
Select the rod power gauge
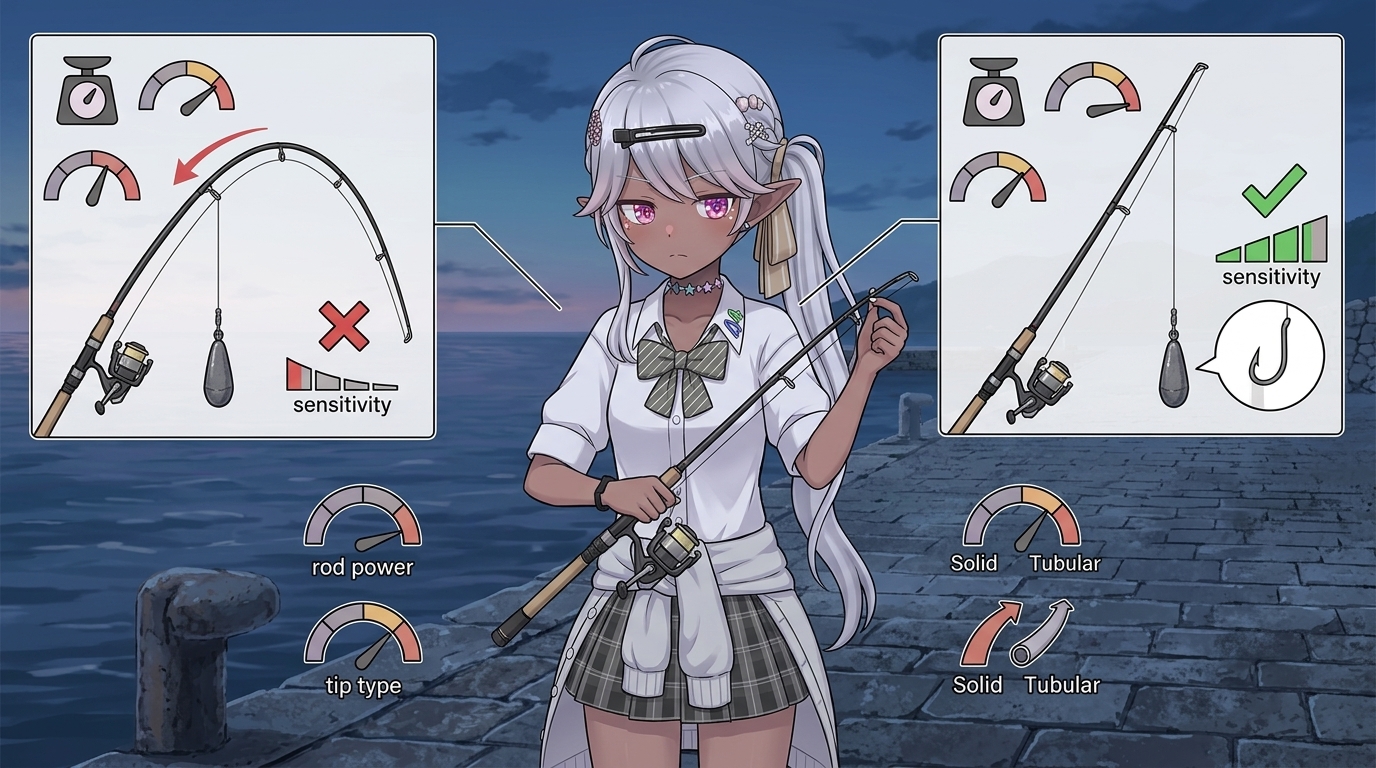(362, 520)
